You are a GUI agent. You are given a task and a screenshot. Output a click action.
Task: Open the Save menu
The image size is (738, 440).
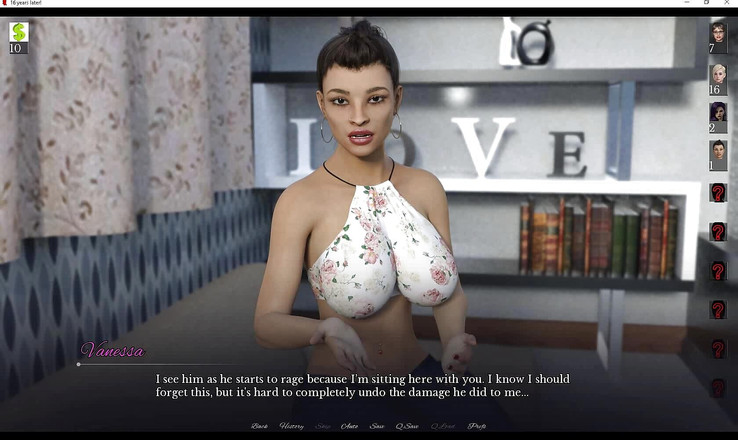[377, 426]
